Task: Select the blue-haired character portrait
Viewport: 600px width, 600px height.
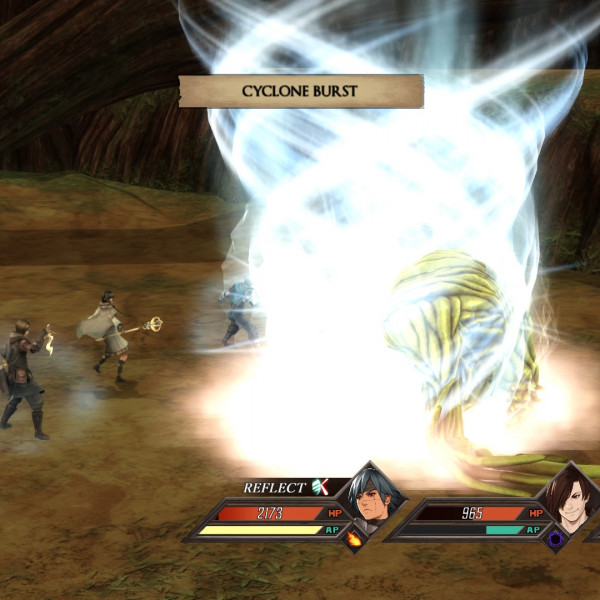Action: [371, 497]
